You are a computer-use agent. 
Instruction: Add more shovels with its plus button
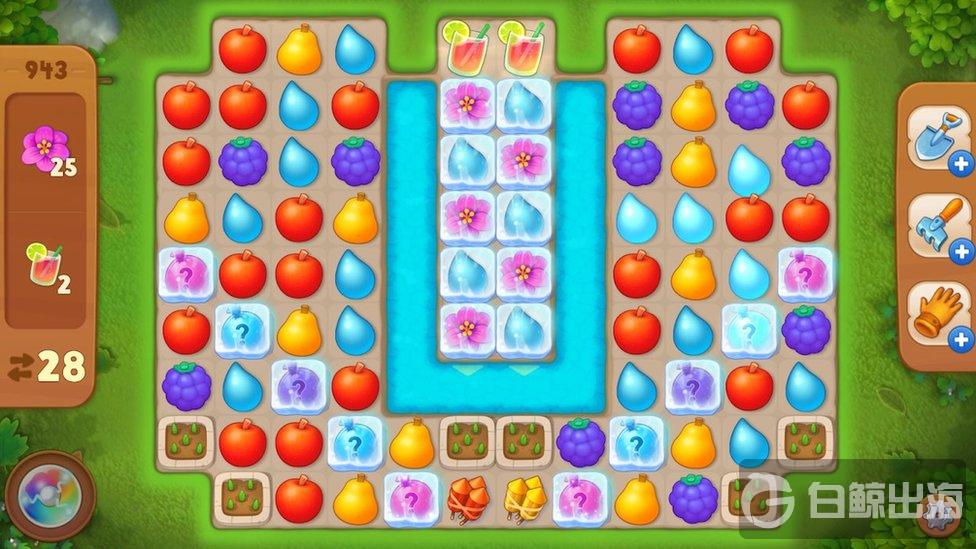coord(962,164)
